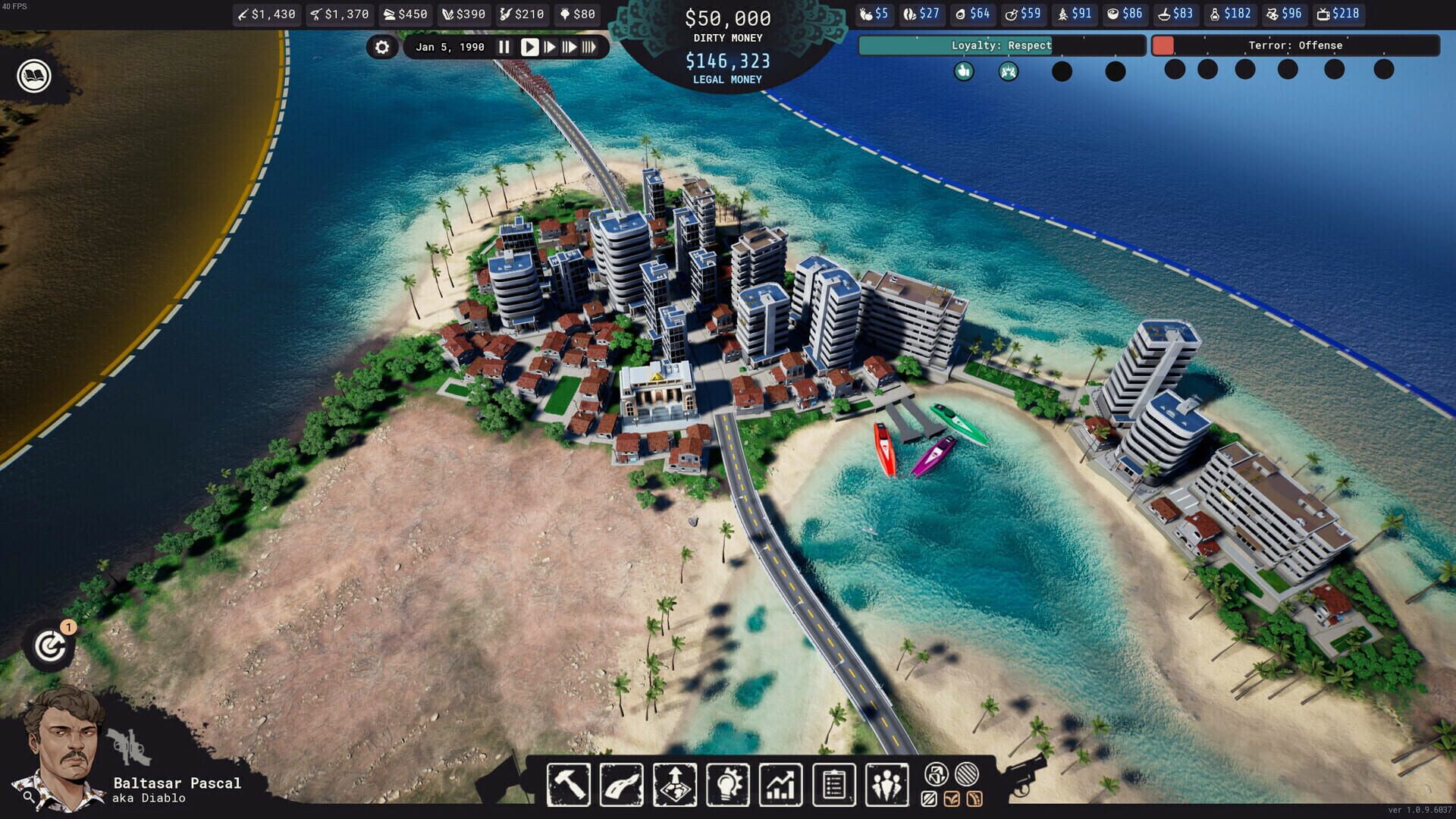
Task: Open settings via the gear icon
Action: (383, 47)
